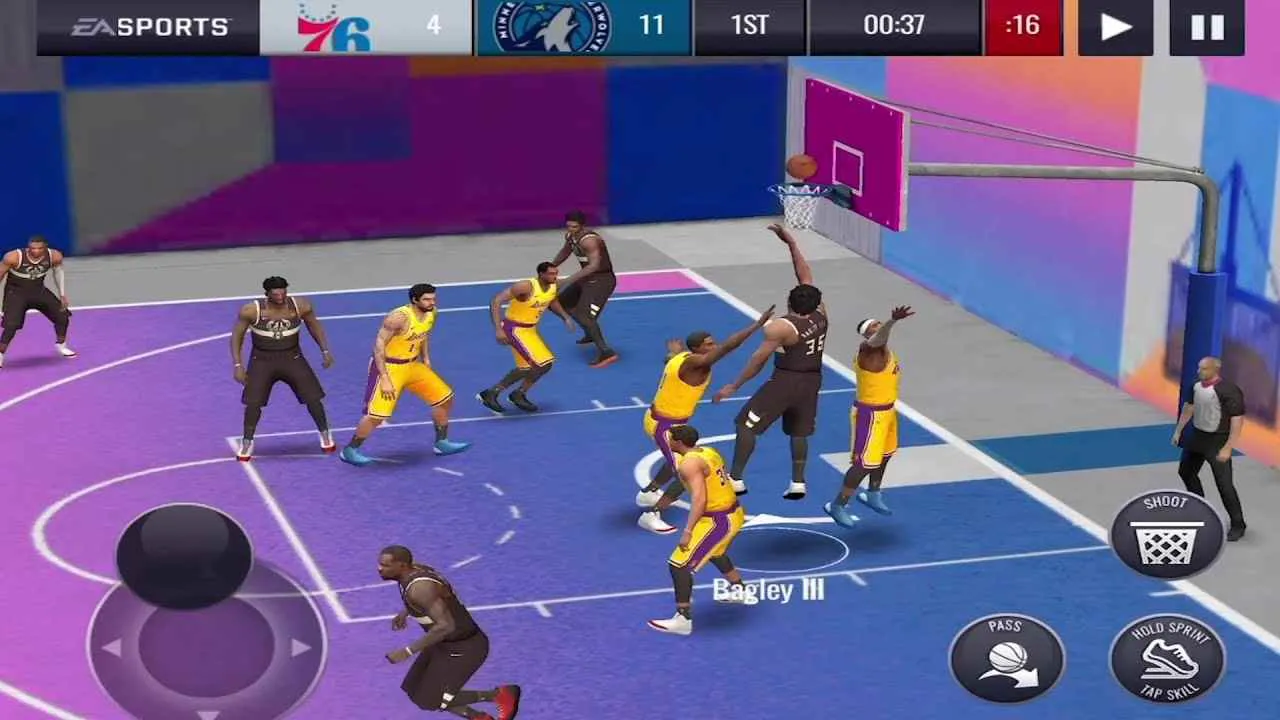Tap the fast-forward arrow icon
Screen dimensions: 1280x720
1113,26
